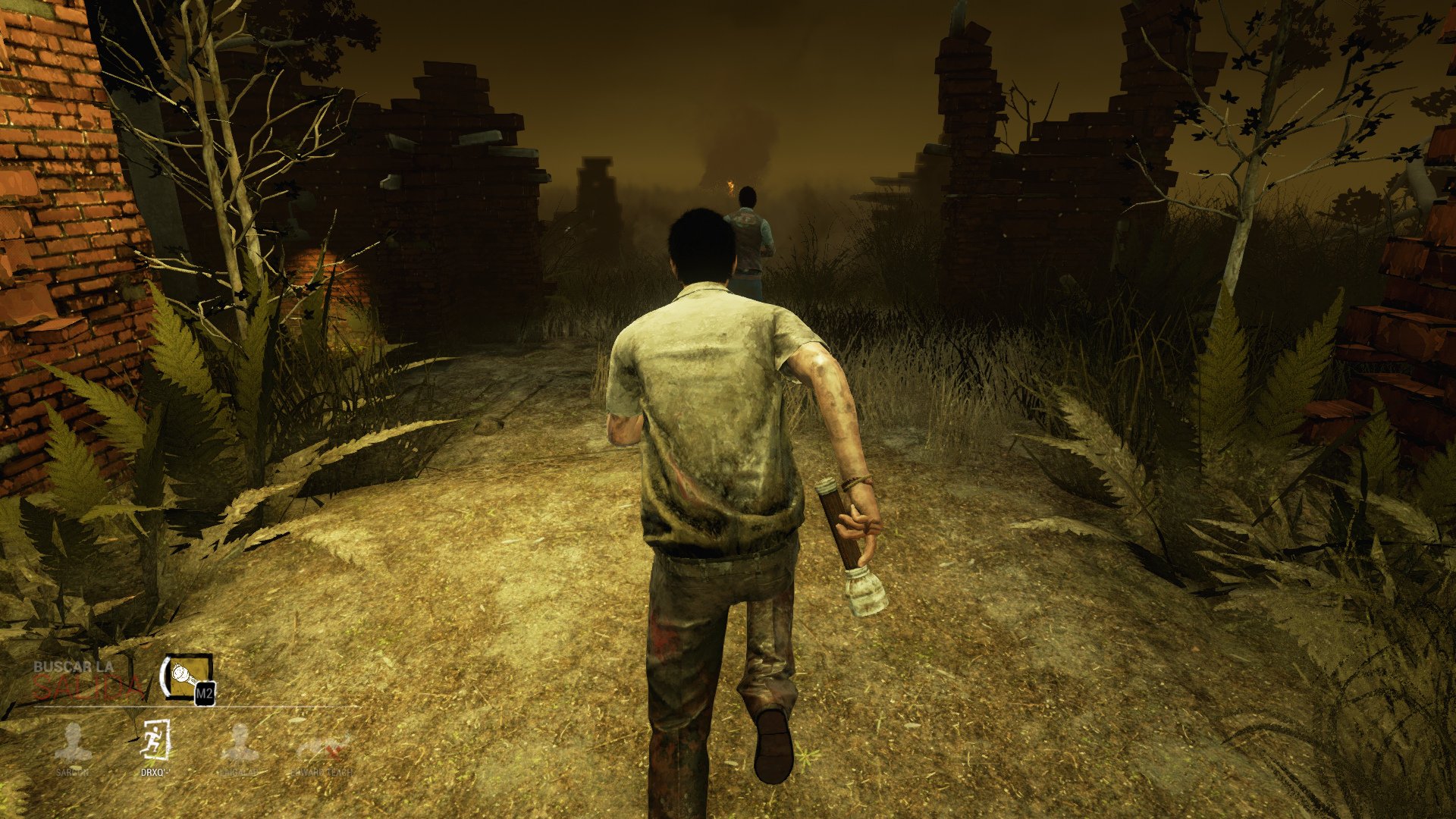Screen dimensions: 1456x819
Task: Select the name label SARGON
Action: pos(74,772)
